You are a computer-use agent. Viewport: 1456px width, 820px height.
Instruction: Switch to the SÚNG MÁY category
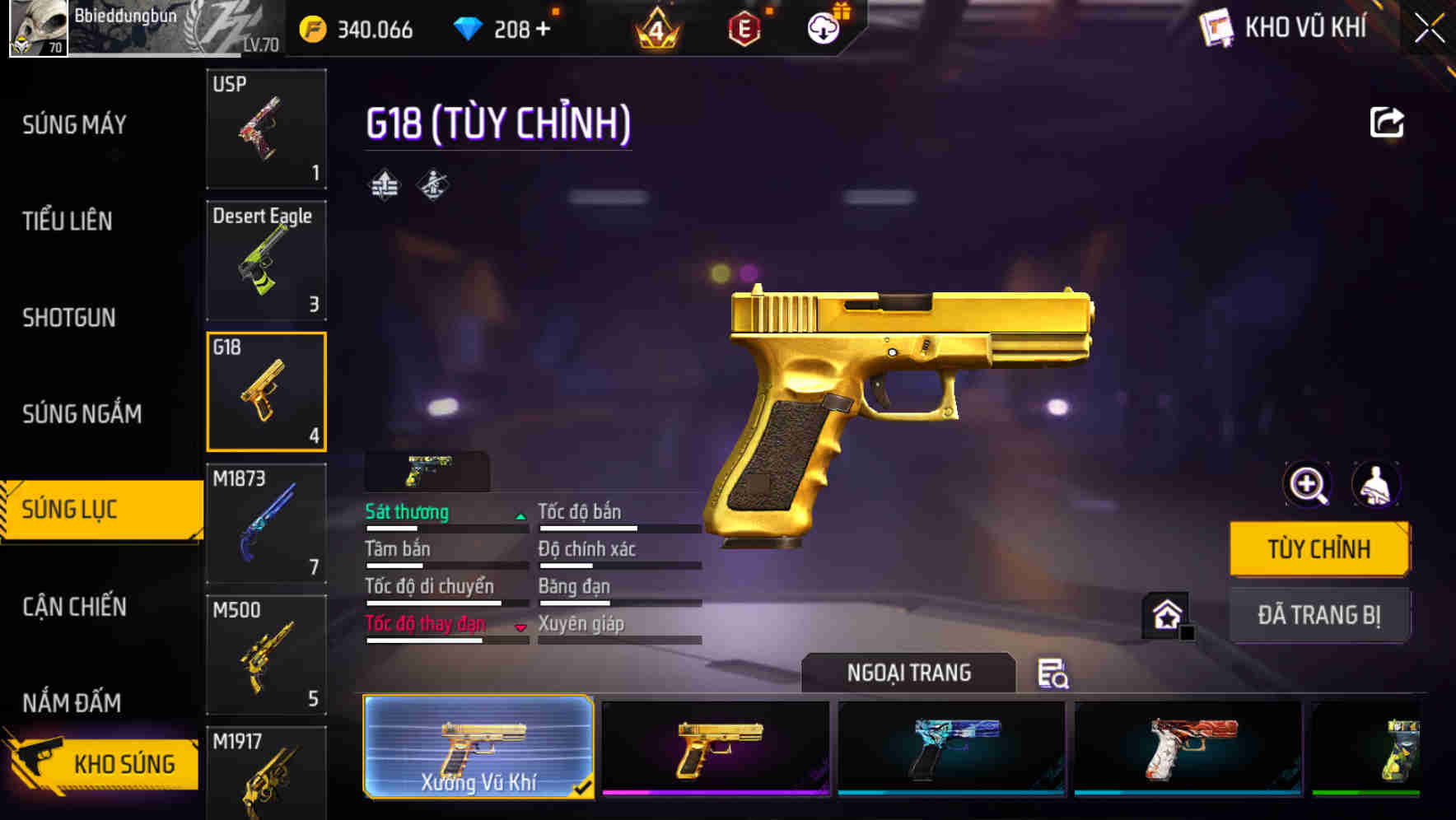(72, 124)
